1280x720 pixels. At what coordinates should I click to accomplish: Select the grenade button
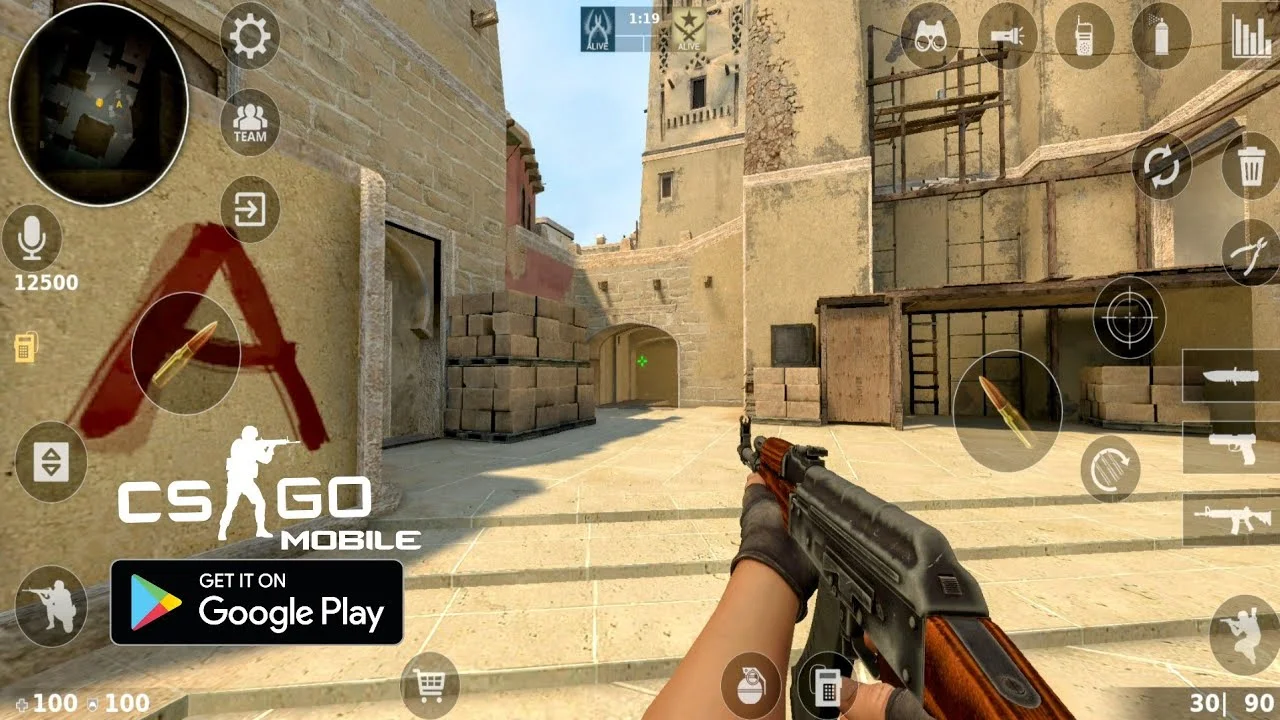click(750, 686)
